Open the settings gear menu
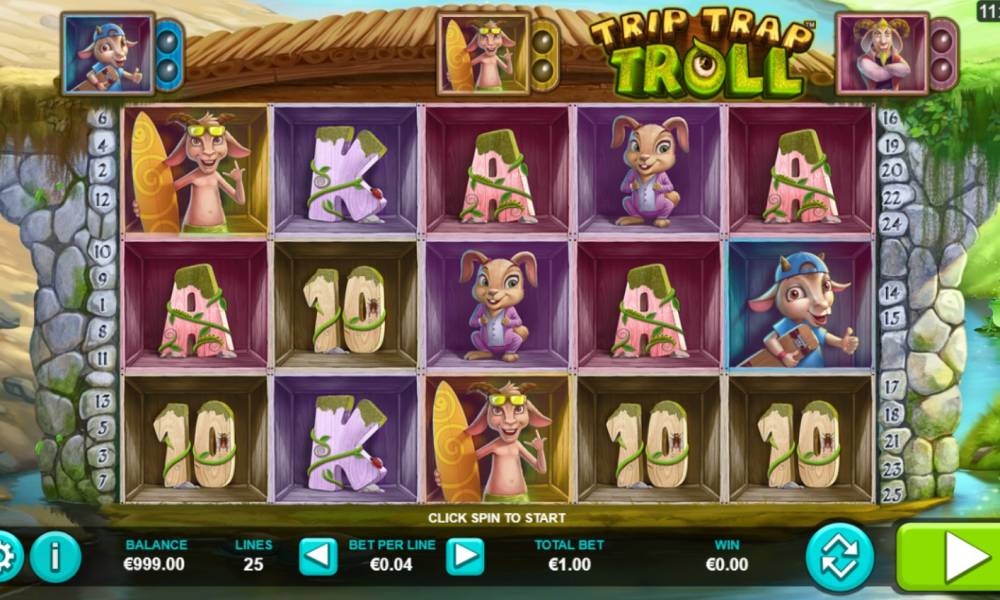The image size is (1000, 600). pos(8,556)
